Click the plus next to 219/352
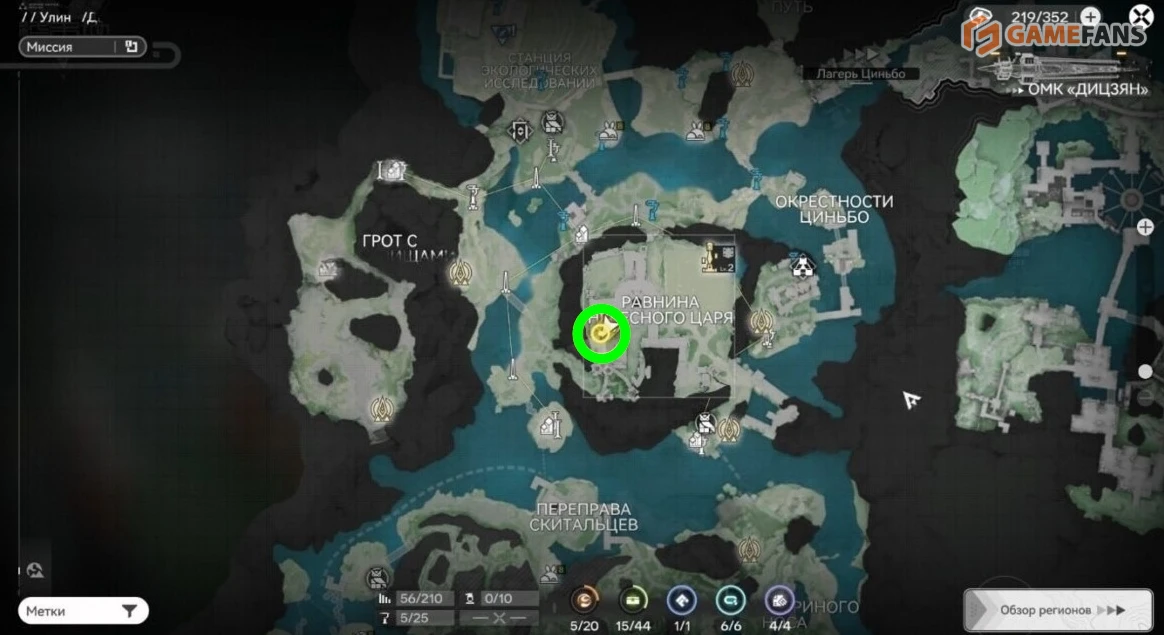Viewport: 1164px width, 635px height. pyautogui.click(x=1090, y=17)
